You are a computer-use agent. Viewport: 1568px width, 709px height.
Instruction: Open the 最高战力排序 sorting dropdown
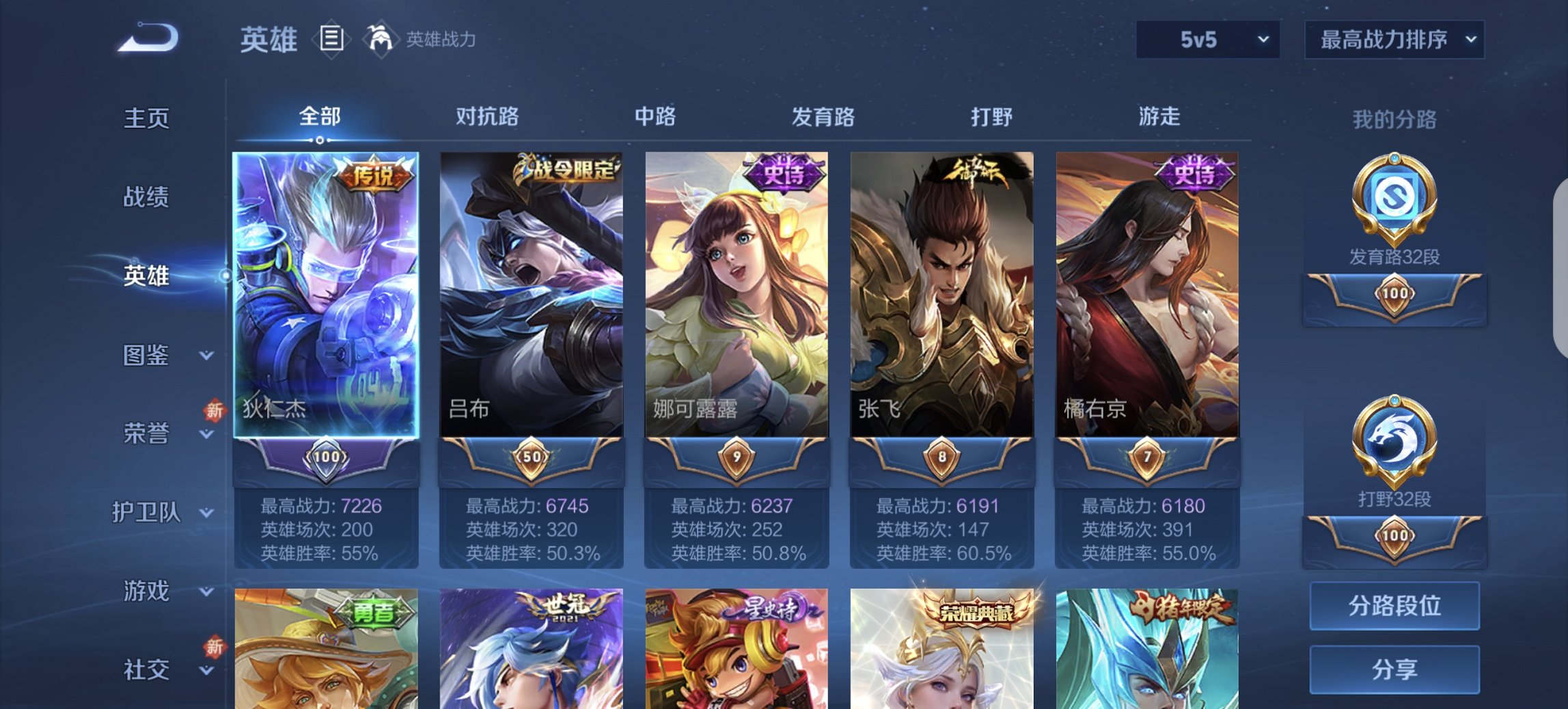coord(1394,39)
